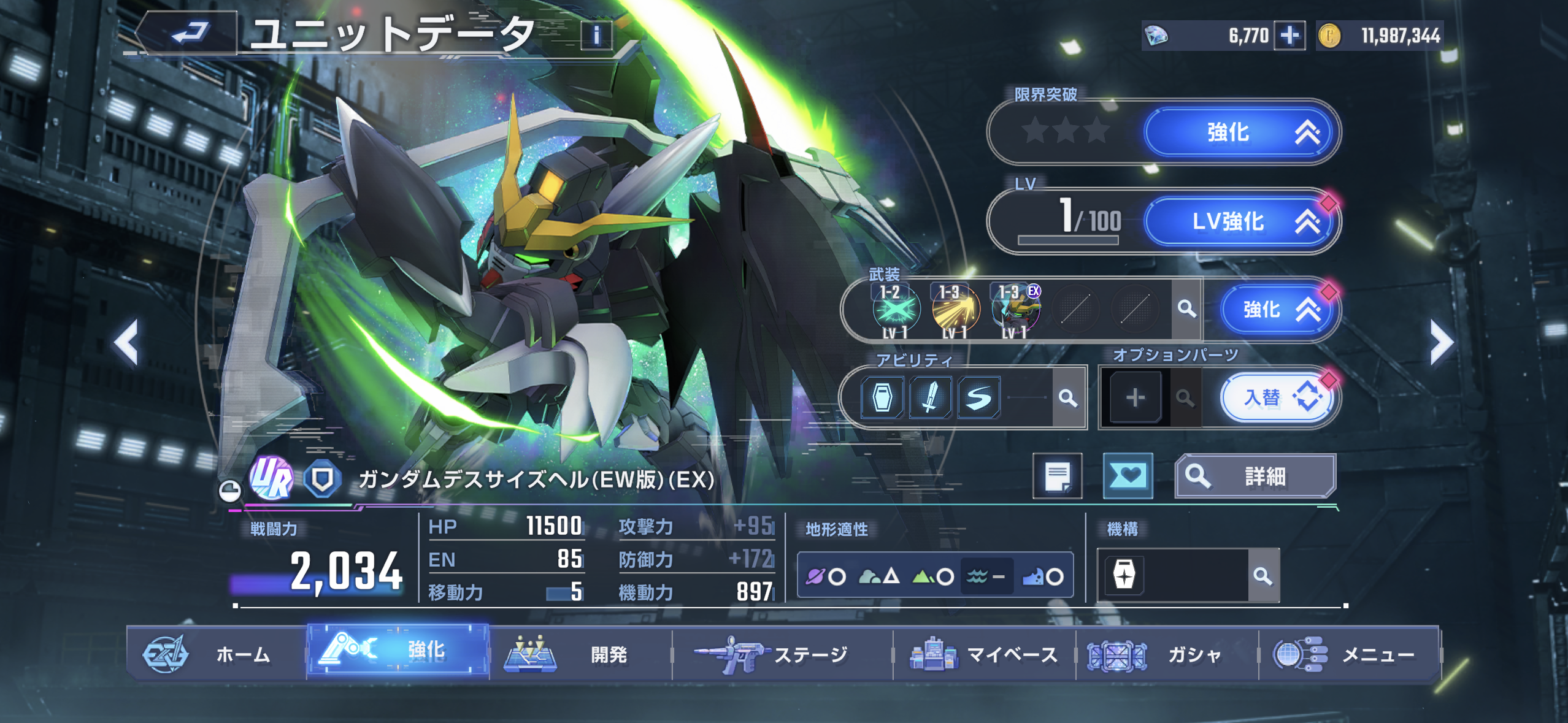This screenshot has width=1568, height=723.
Task: Show ability details with the アビリティ magnifier
Action: tap(1068, 398)
